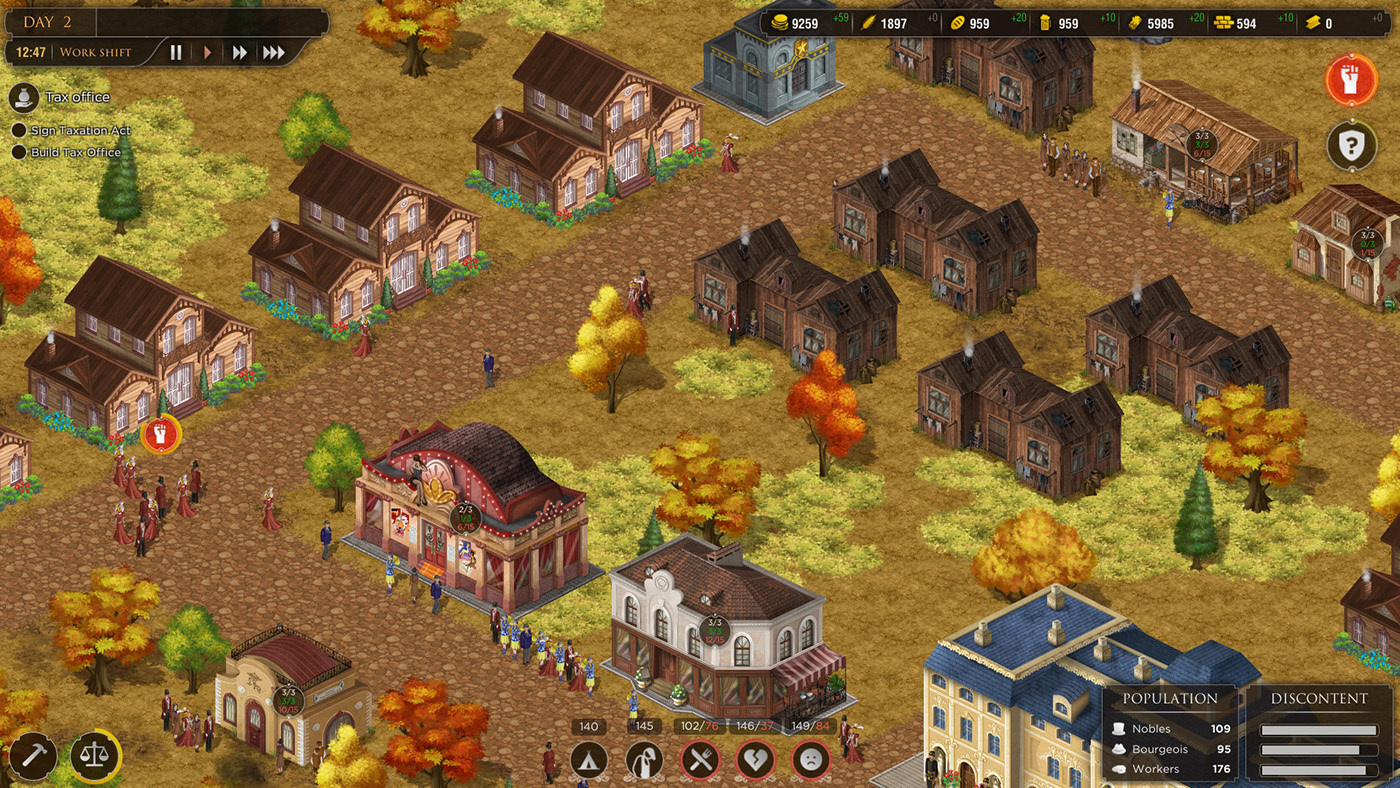This screenshot has width=1400, height=788.
Task: Open the hammer build menu
Action: coord(33,757)
